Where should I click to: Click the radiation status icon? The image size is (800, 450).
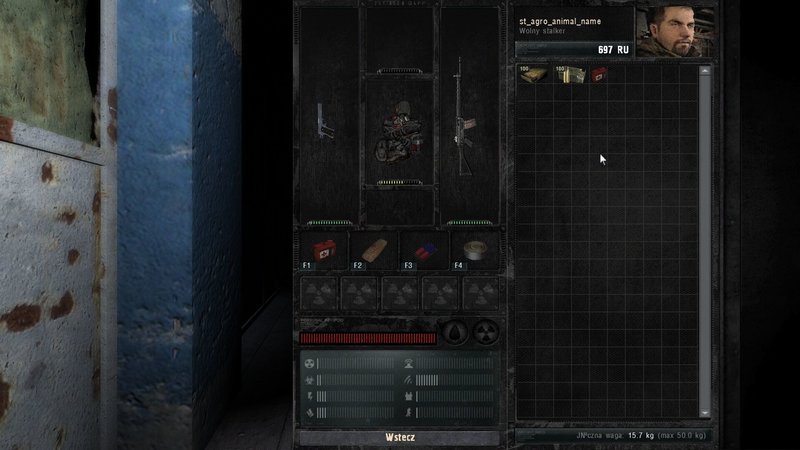coord(485,332)
